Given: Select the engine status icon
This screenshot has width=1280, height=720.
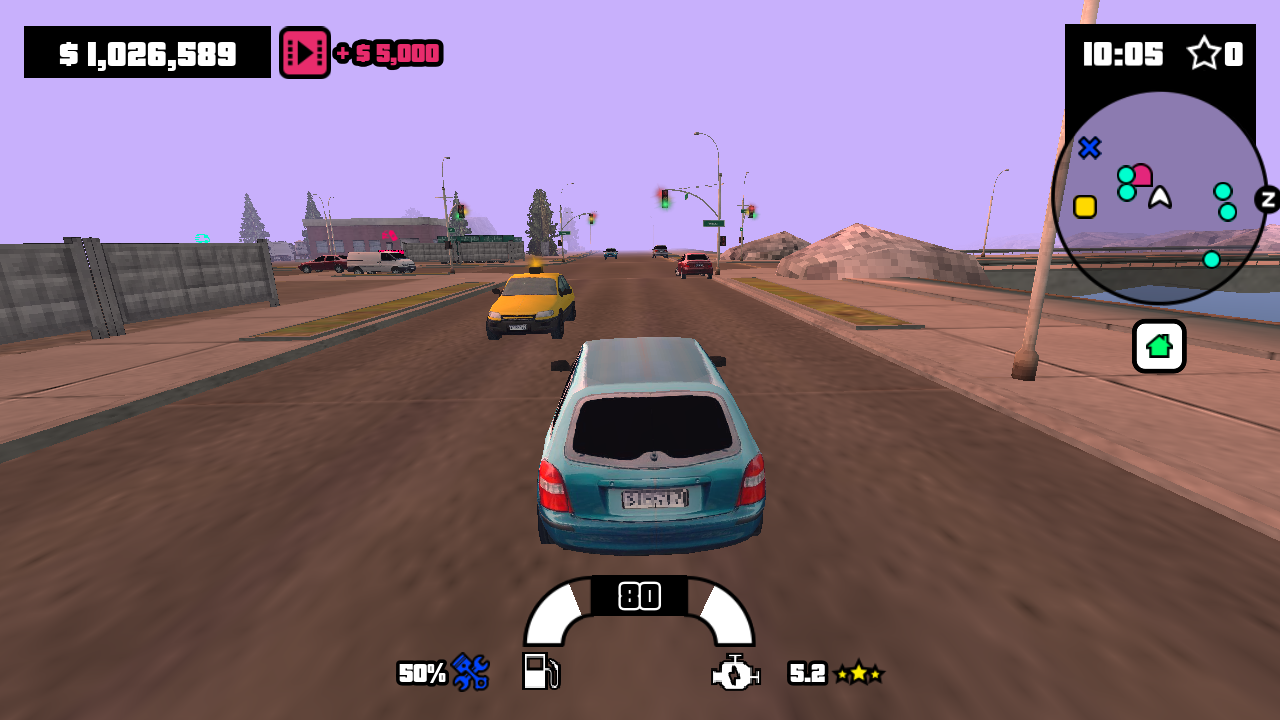Looking at the screenshot, I should pyautogui.click(x=736, y=673).
